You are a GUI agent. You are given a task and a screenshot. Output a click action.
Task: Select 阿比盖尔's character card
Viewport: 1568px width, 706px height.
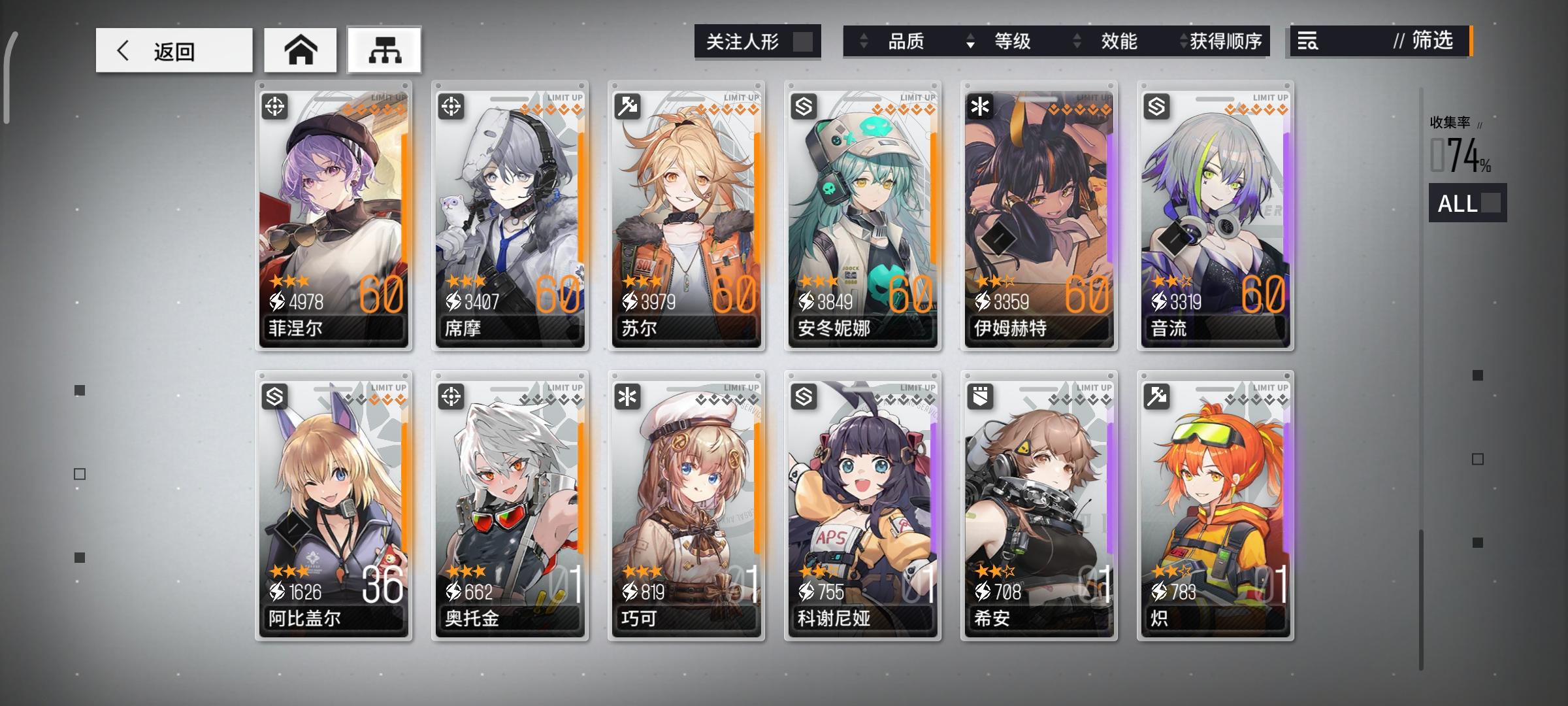point(333,503)
